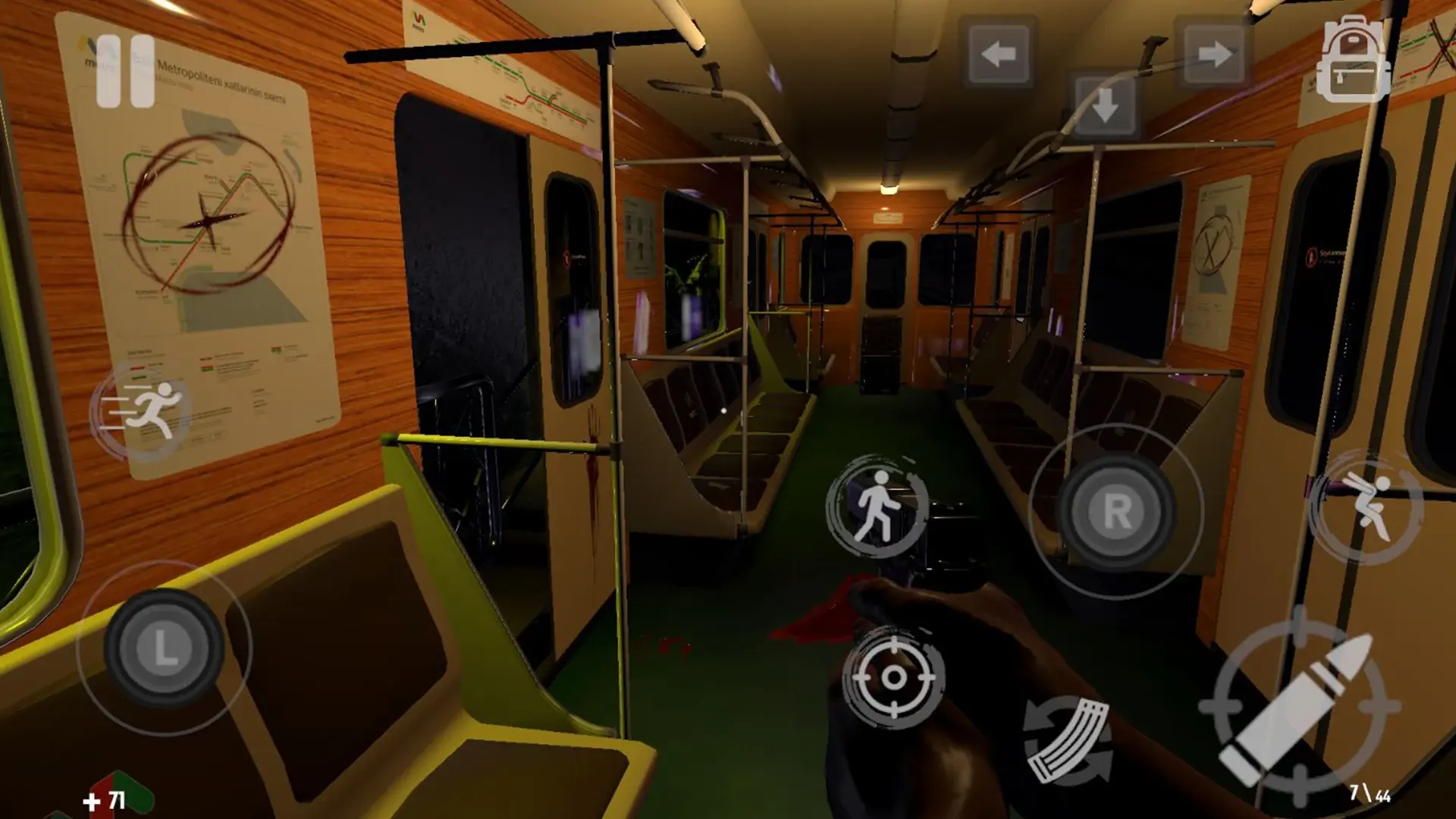Image resolution: width=1456 pixels, height=819 pixels.
Task: Pause the game
Action: pyautogui.click(x=127, y=72)
